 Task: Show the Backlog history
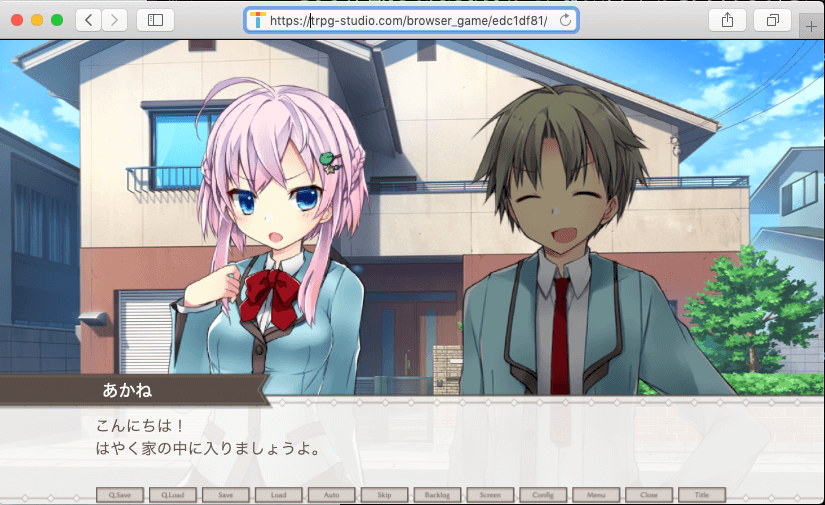(438, 495)
